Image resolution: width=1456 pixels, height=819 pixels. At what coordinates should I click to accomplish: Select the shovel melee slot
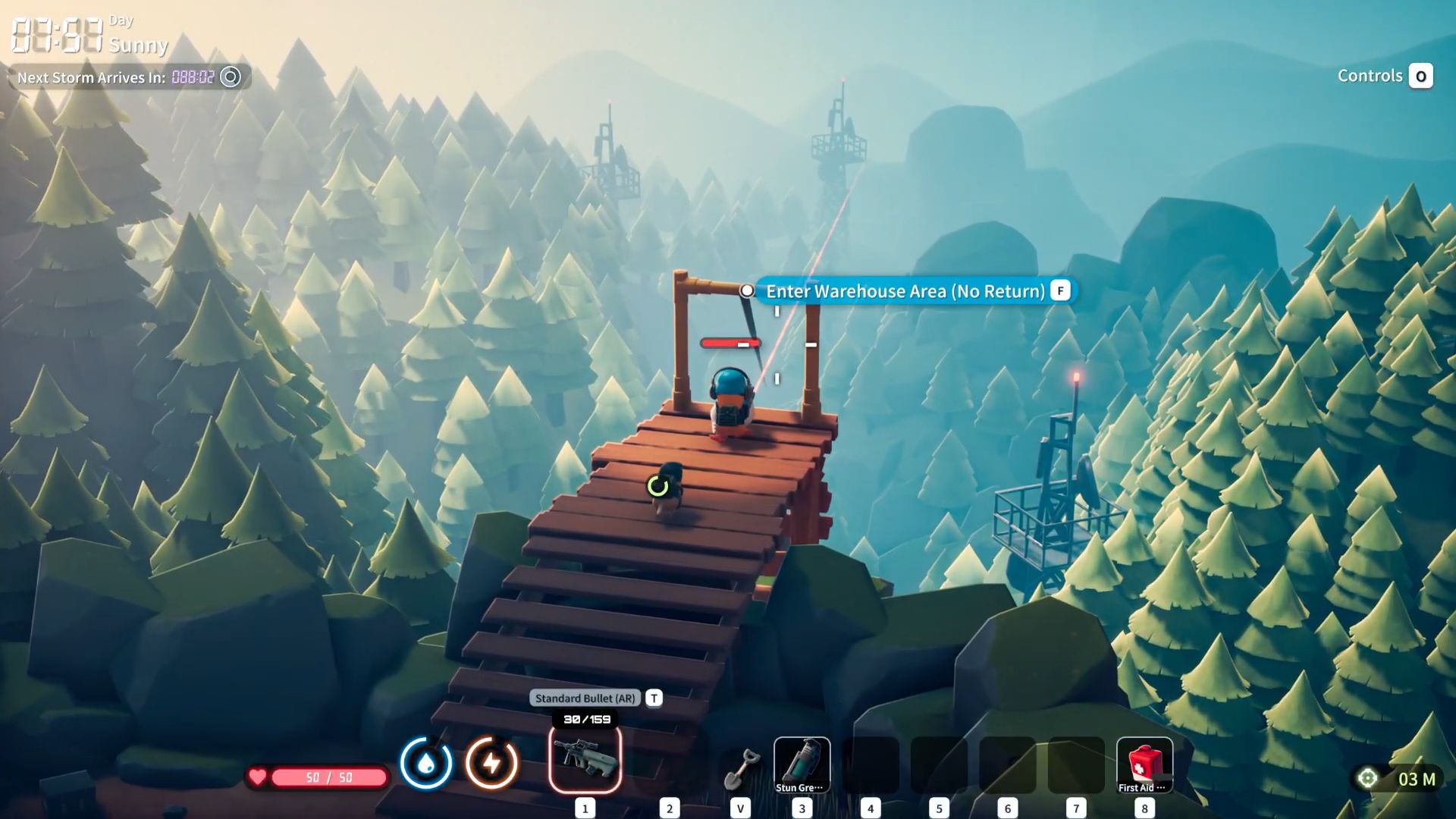[740, 767]
